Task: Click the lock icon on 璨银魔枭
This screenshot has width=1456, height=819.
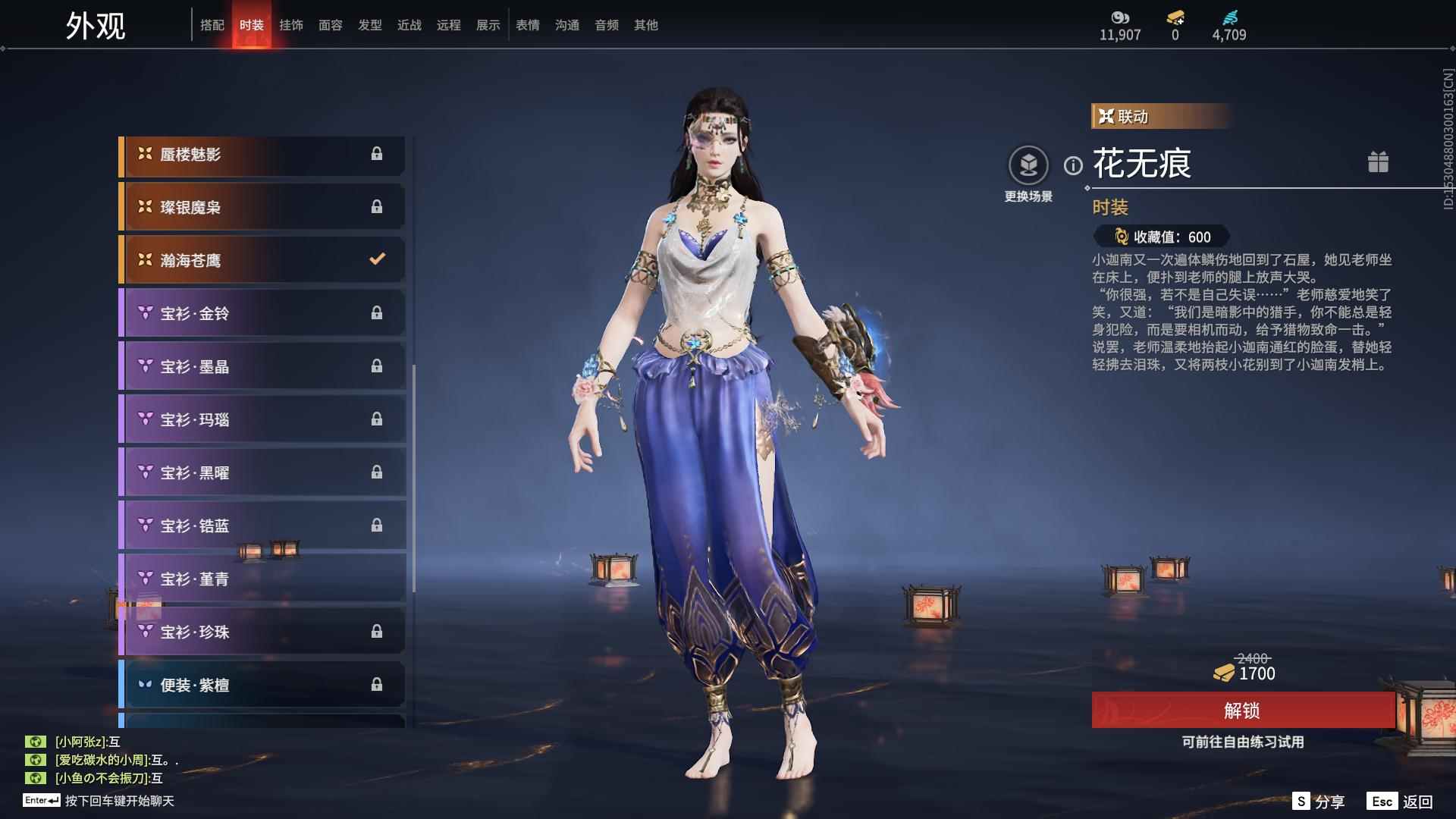Action: coord(377,206)
